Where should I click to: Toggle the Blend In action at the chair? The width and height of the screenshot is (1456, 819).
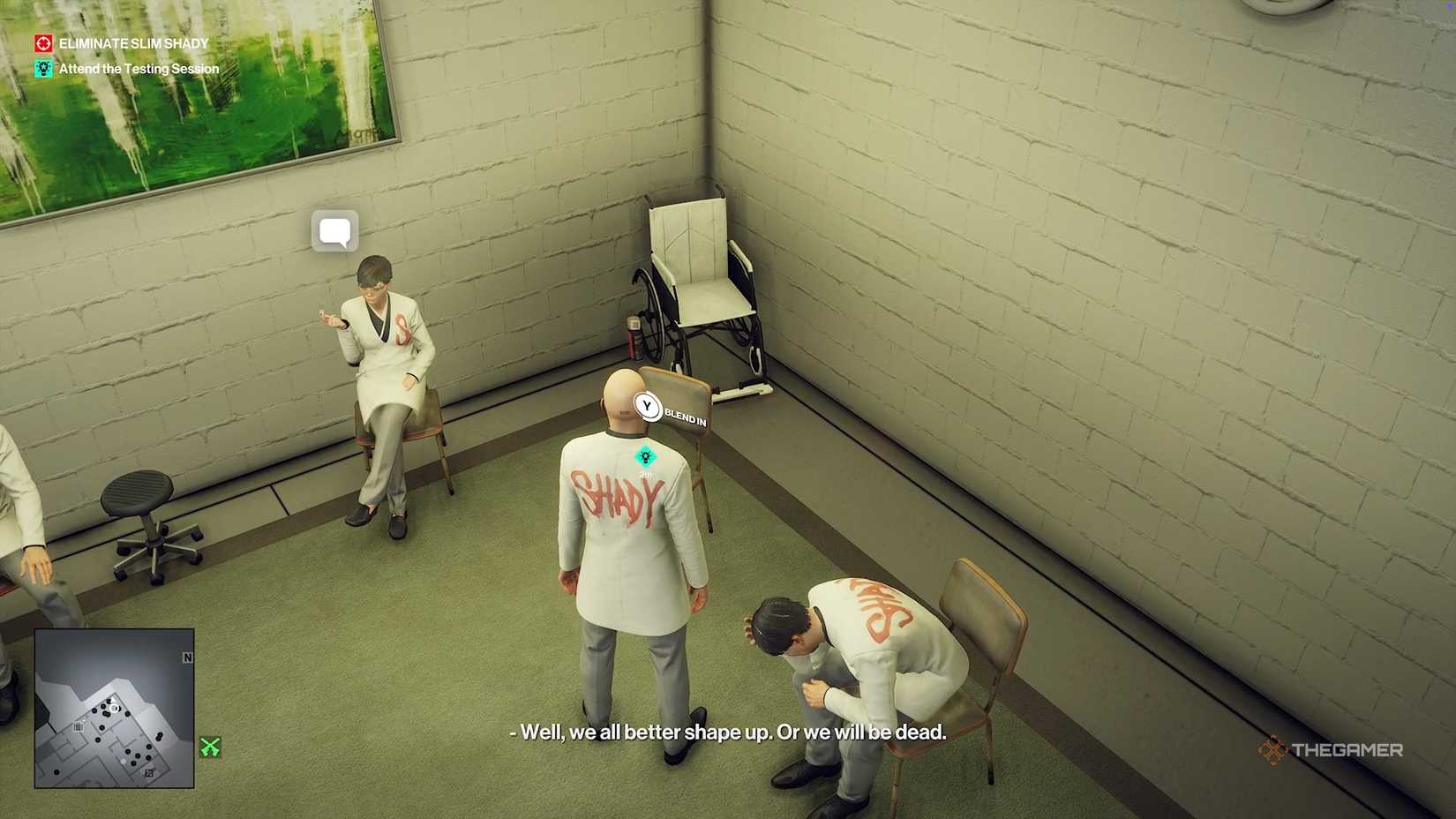tap(648, 408)
